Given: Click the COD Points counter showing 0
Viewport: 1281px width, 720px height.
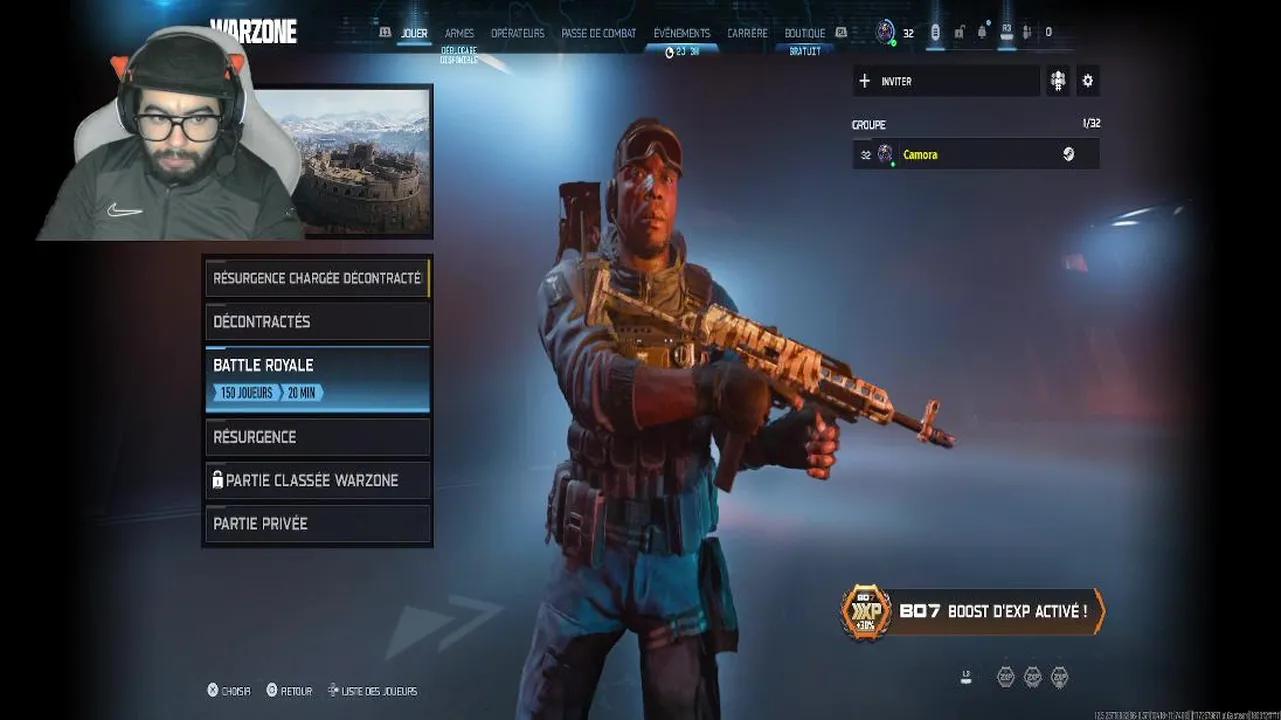Looking at the screenshot, I should click(1048, 32).
